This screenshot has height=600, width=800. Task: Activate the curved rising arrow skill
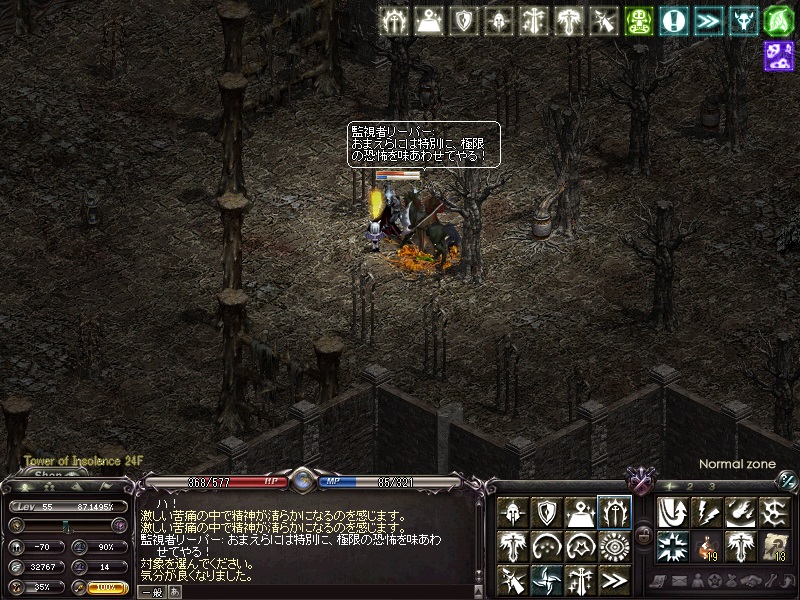(674, 513)
